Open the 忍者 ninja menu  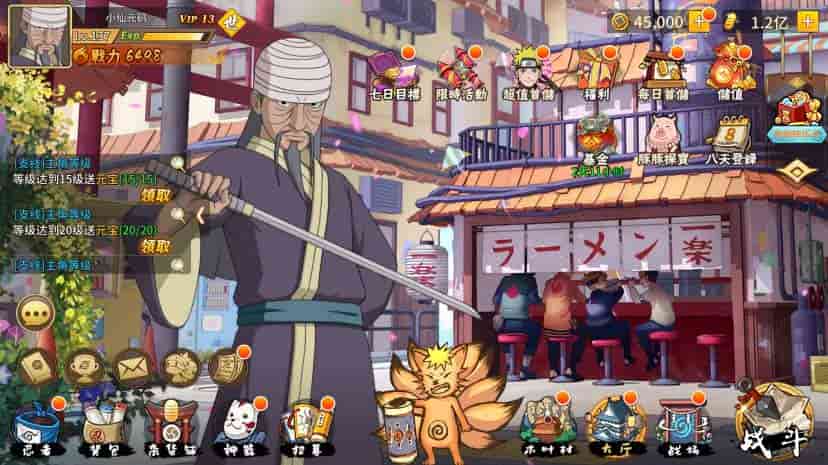[35, 430]
